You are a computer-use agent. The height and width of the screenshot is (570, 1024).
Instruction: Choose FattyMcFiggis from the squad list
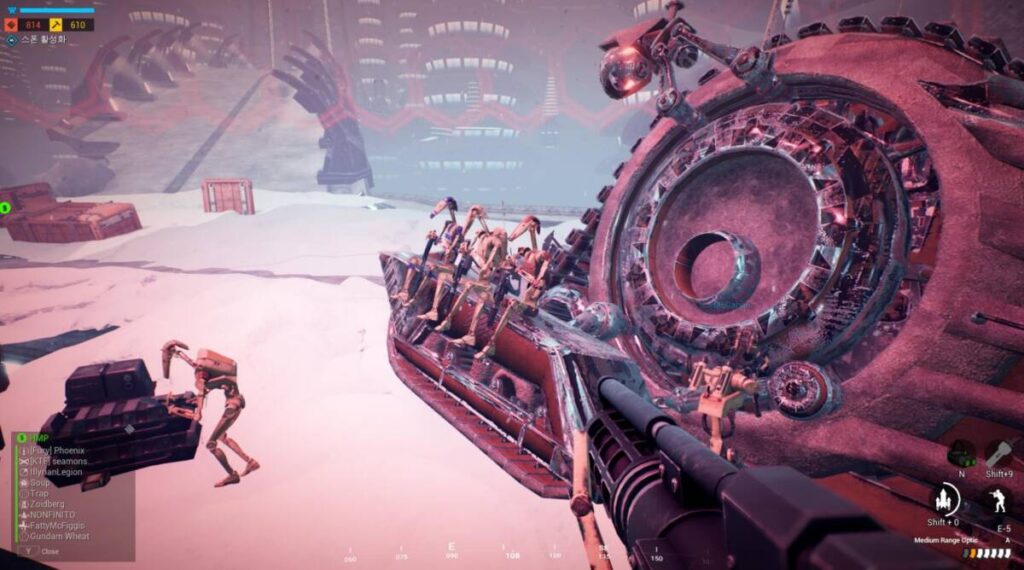(x=57, y=525)
